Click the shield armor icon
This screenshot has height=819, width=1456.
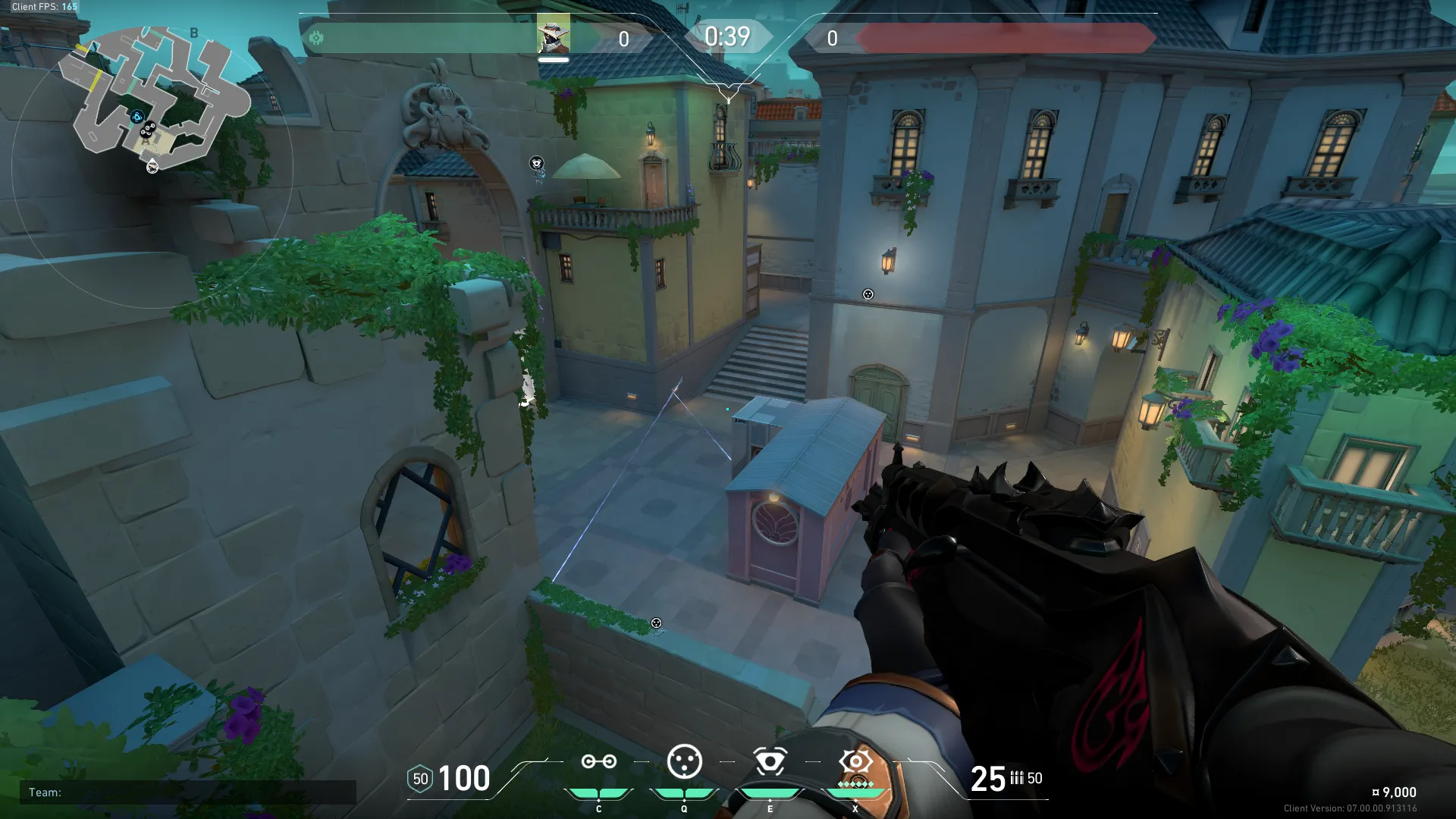pos(420,779)
